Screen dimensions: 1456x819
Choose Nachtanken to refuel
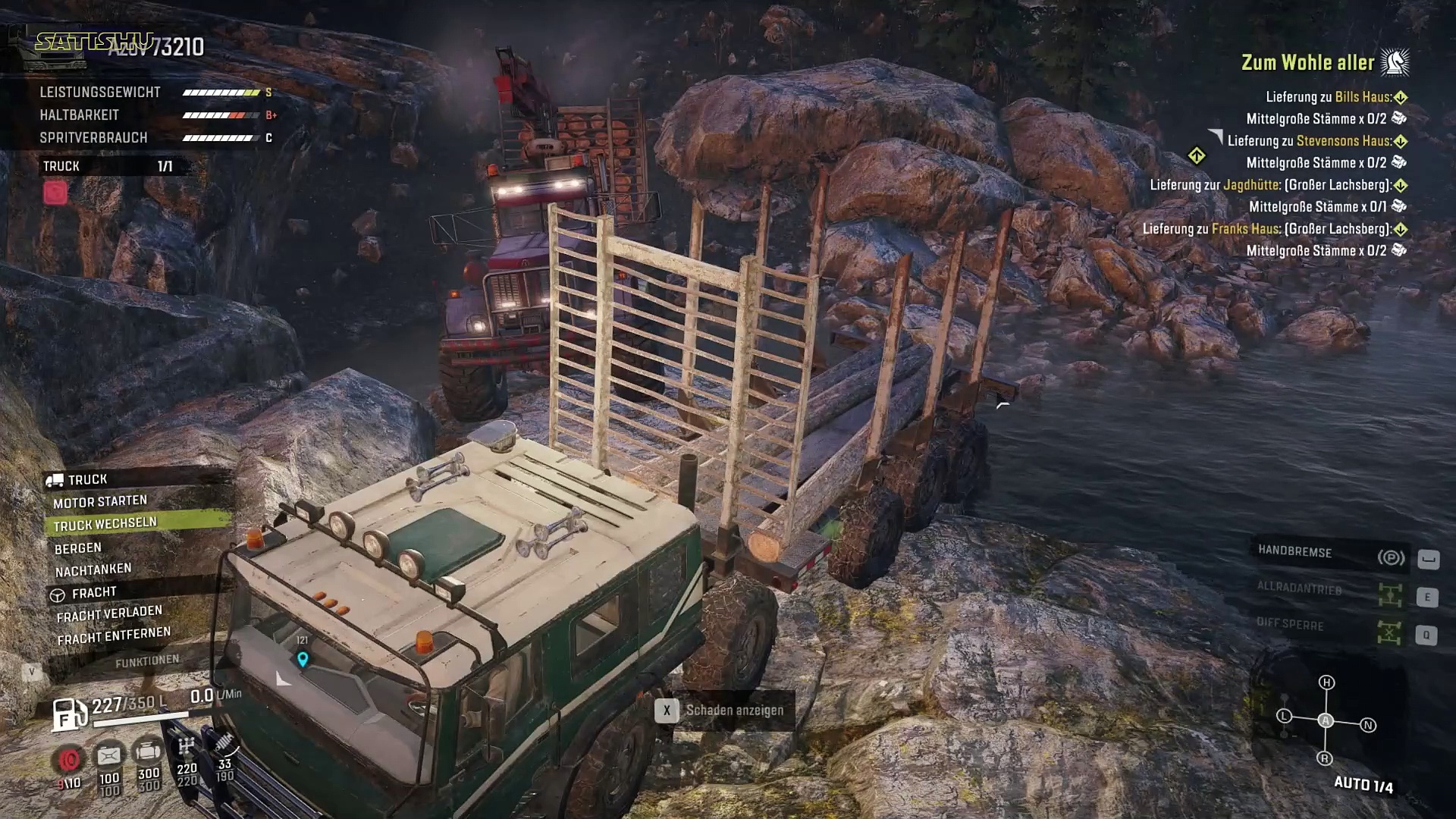(93, 570)
